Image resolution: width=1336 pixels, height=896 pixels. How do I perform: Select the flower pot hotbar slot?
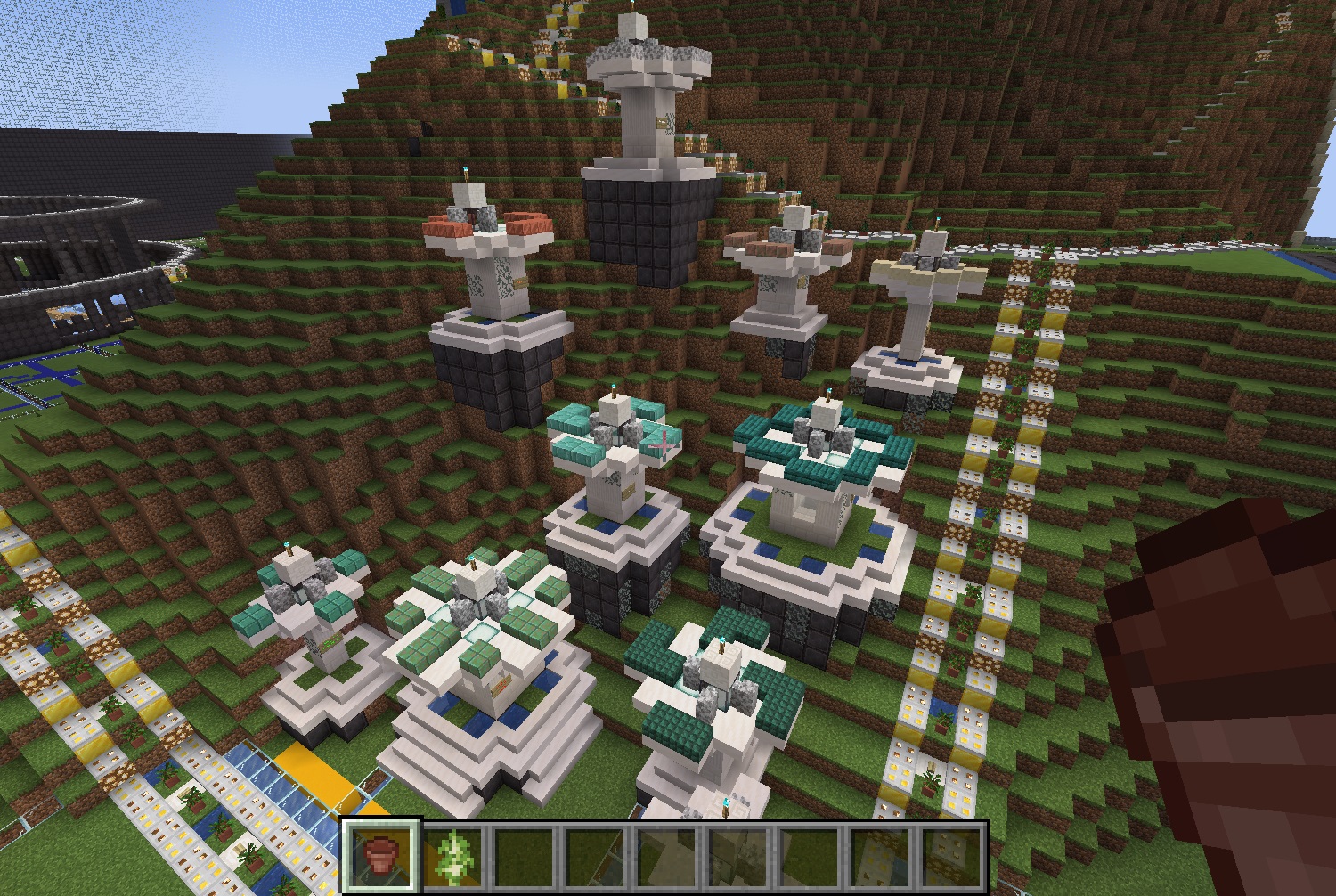pos(380,855)
